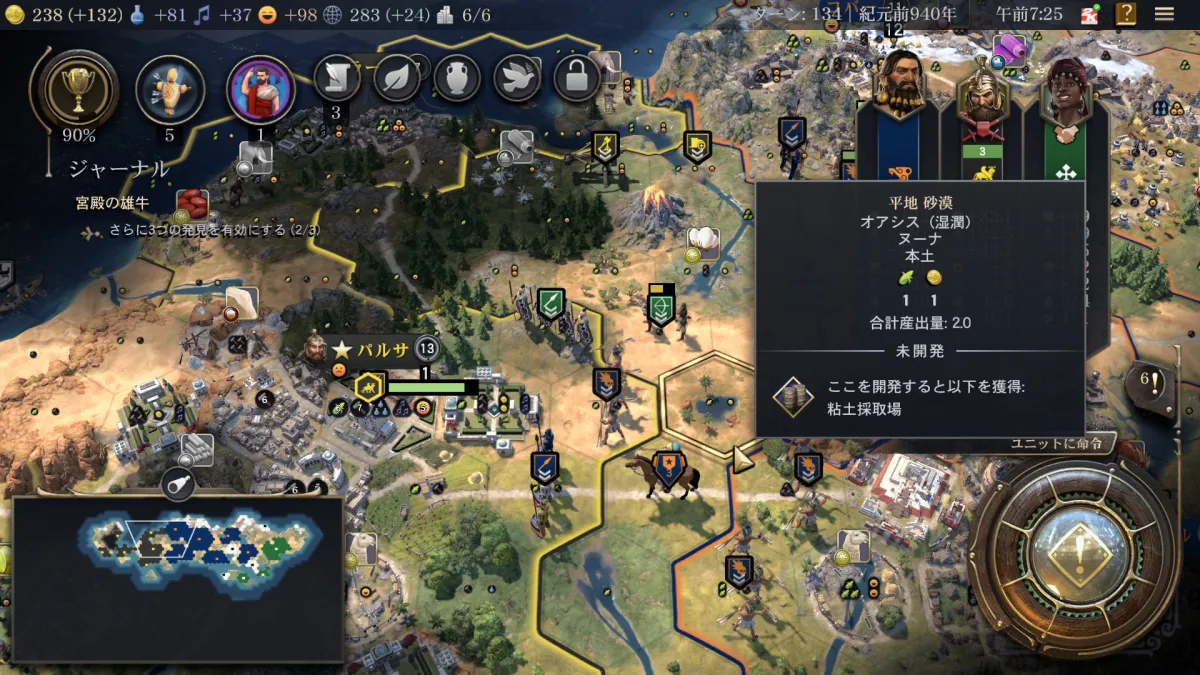Open the Civilopedia question mark book
Image resolution: width=1200 pixels, height=675 pixels.
coord(1127,14)
